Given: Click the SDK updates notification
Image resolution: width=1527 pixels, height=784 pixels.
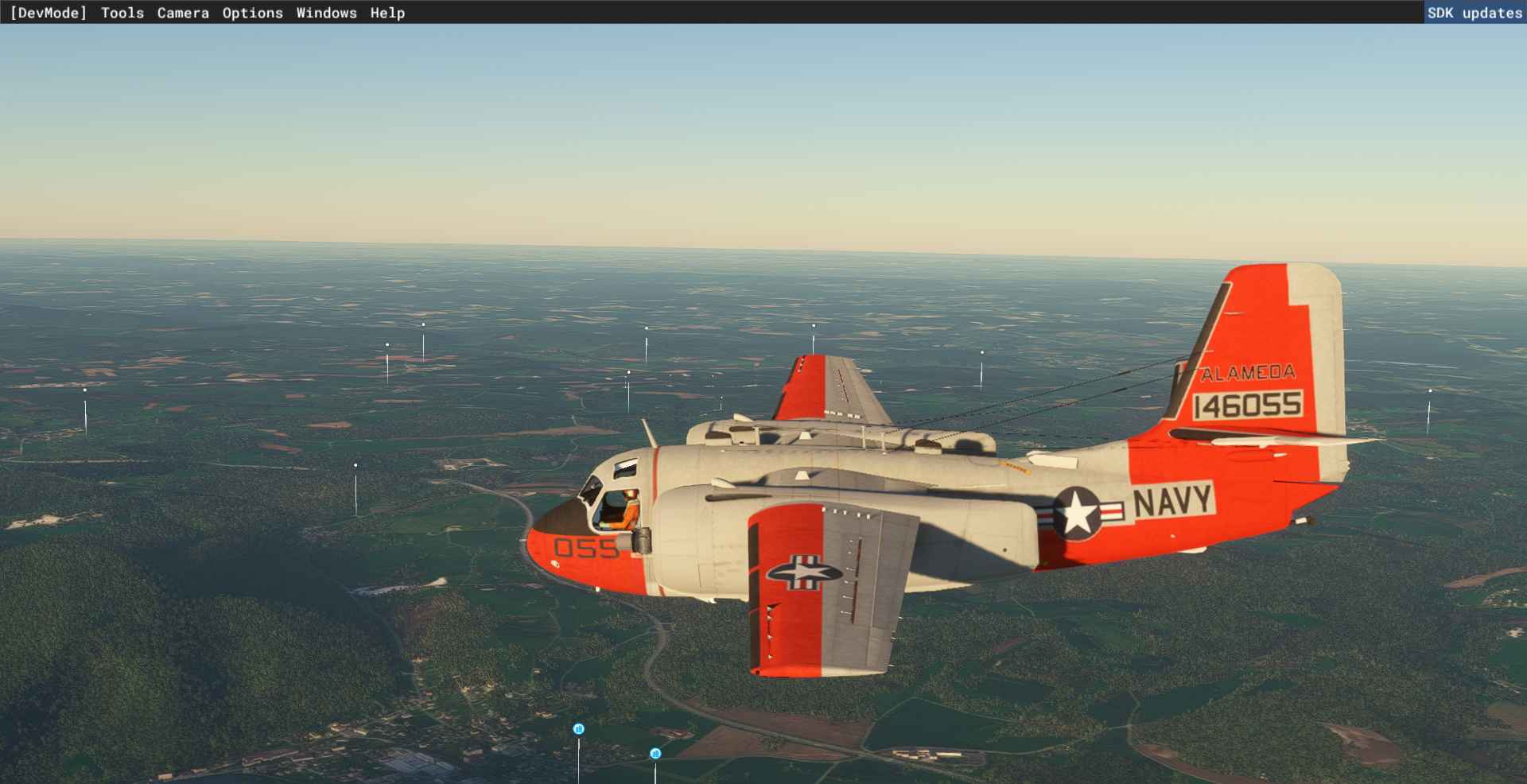Looking at the screenshot, I should 1474,13.
